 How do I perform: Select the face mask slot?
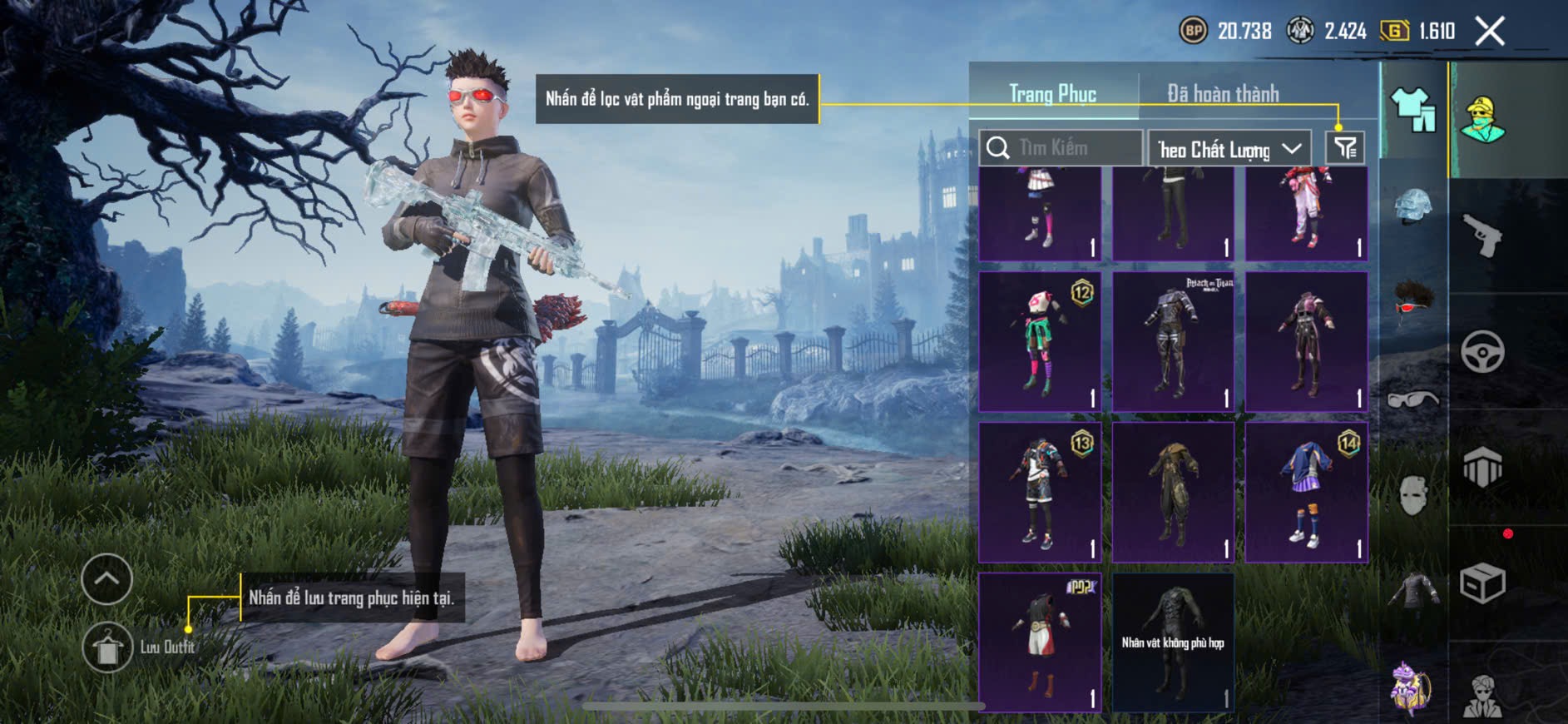pyautogui.click(x=1412, y=496)
